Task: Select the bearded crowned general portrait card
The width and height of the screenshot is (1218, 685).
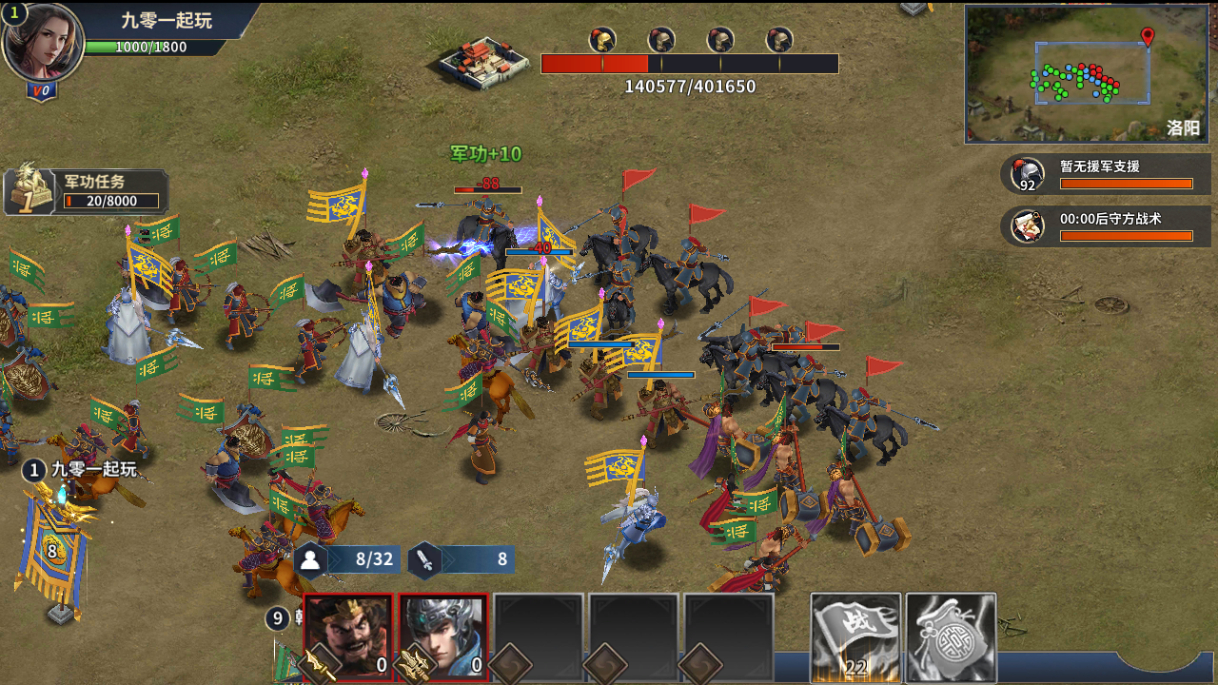Action: tap(347, 636)
